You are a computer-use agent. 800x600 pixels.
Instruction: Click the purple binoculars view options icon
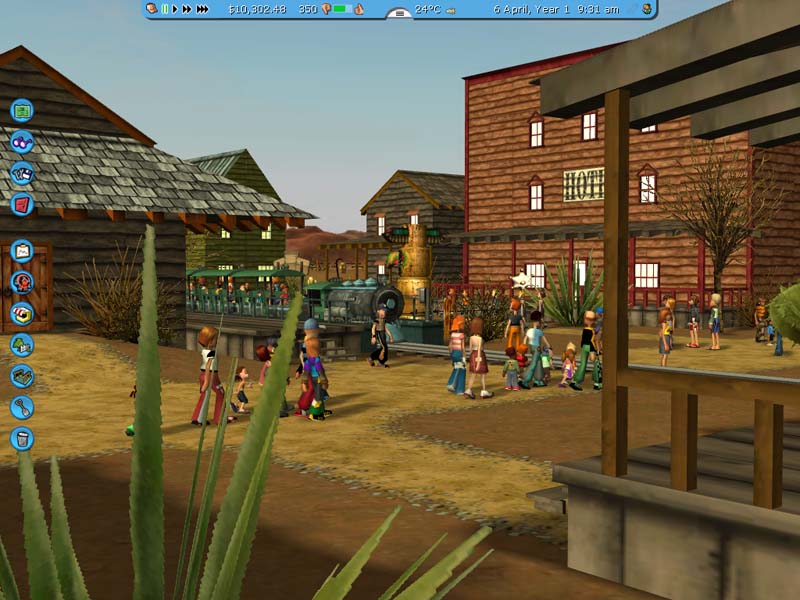pyautogui.click(x=22, y=141)
